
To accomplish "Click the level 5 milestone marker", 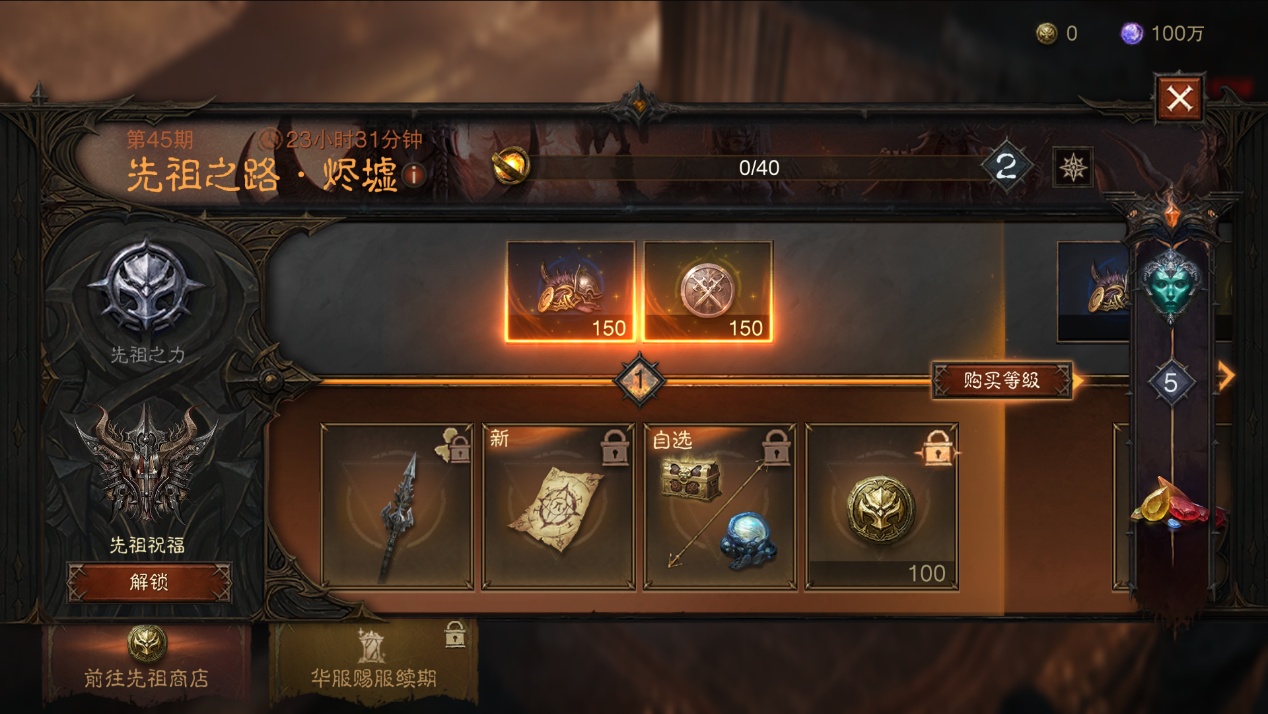I will [x=1171, y=381].
